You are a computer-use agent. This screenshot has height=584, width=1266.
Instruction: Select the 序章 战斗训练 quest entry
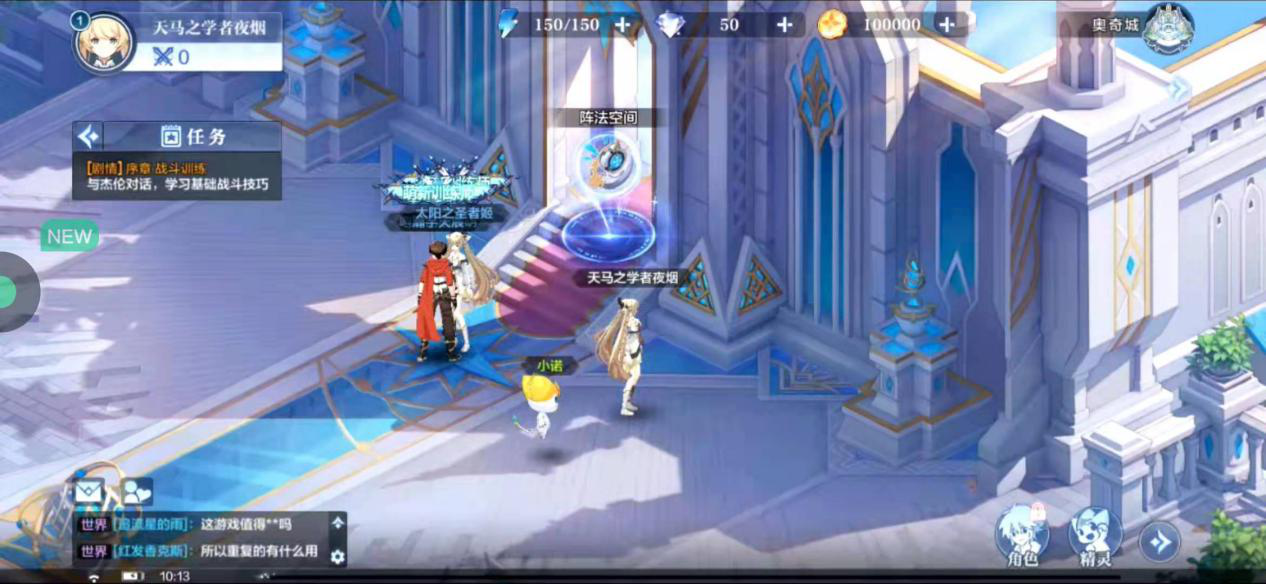177,177
